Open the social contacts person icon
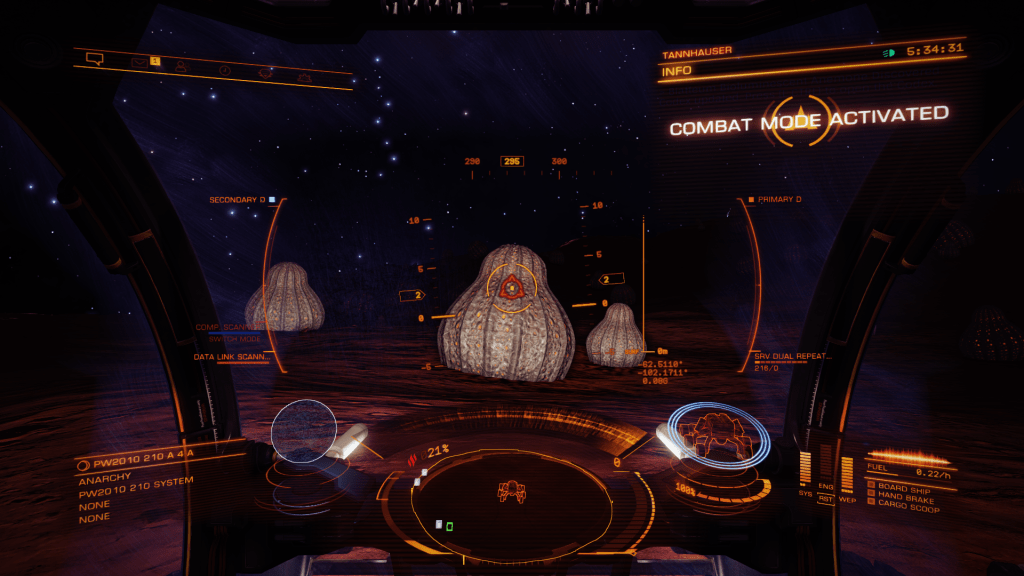This screenshot has height=576, width=1024. click(x=181, y=66)
